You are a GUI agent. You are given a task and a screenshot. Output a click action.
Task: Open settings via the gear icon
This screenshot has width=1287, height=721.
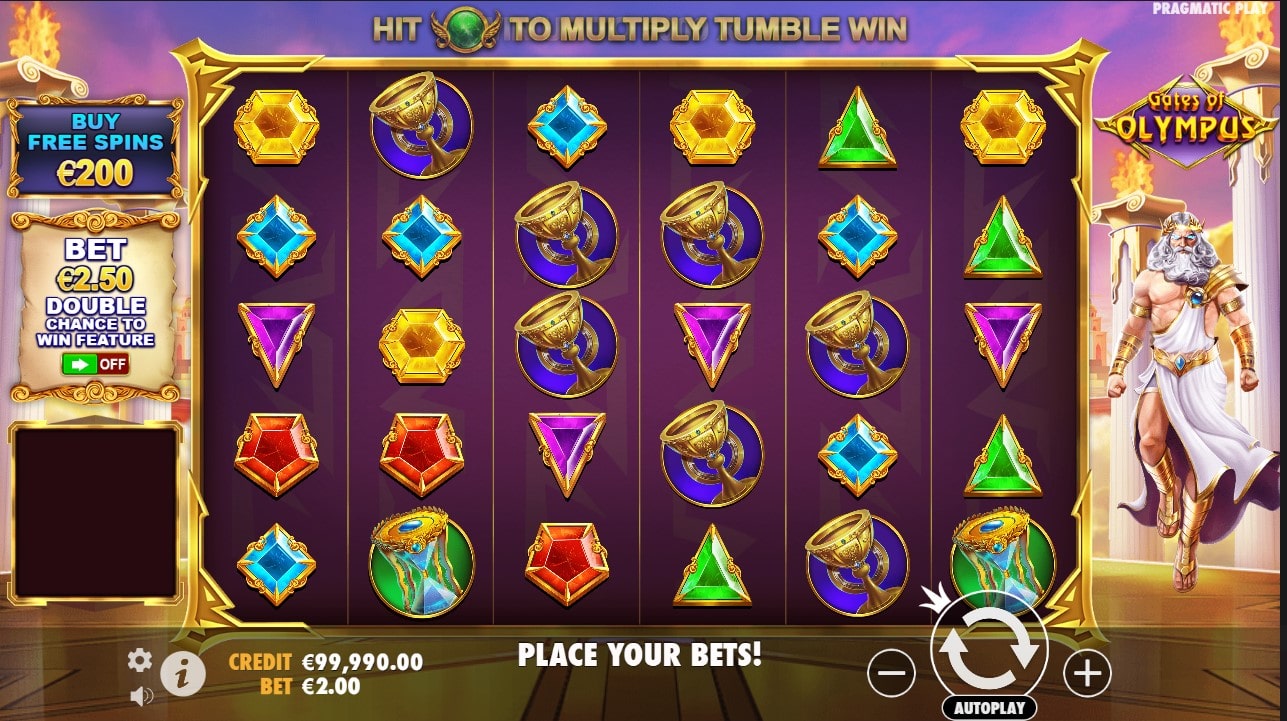(x=140, y=660)
